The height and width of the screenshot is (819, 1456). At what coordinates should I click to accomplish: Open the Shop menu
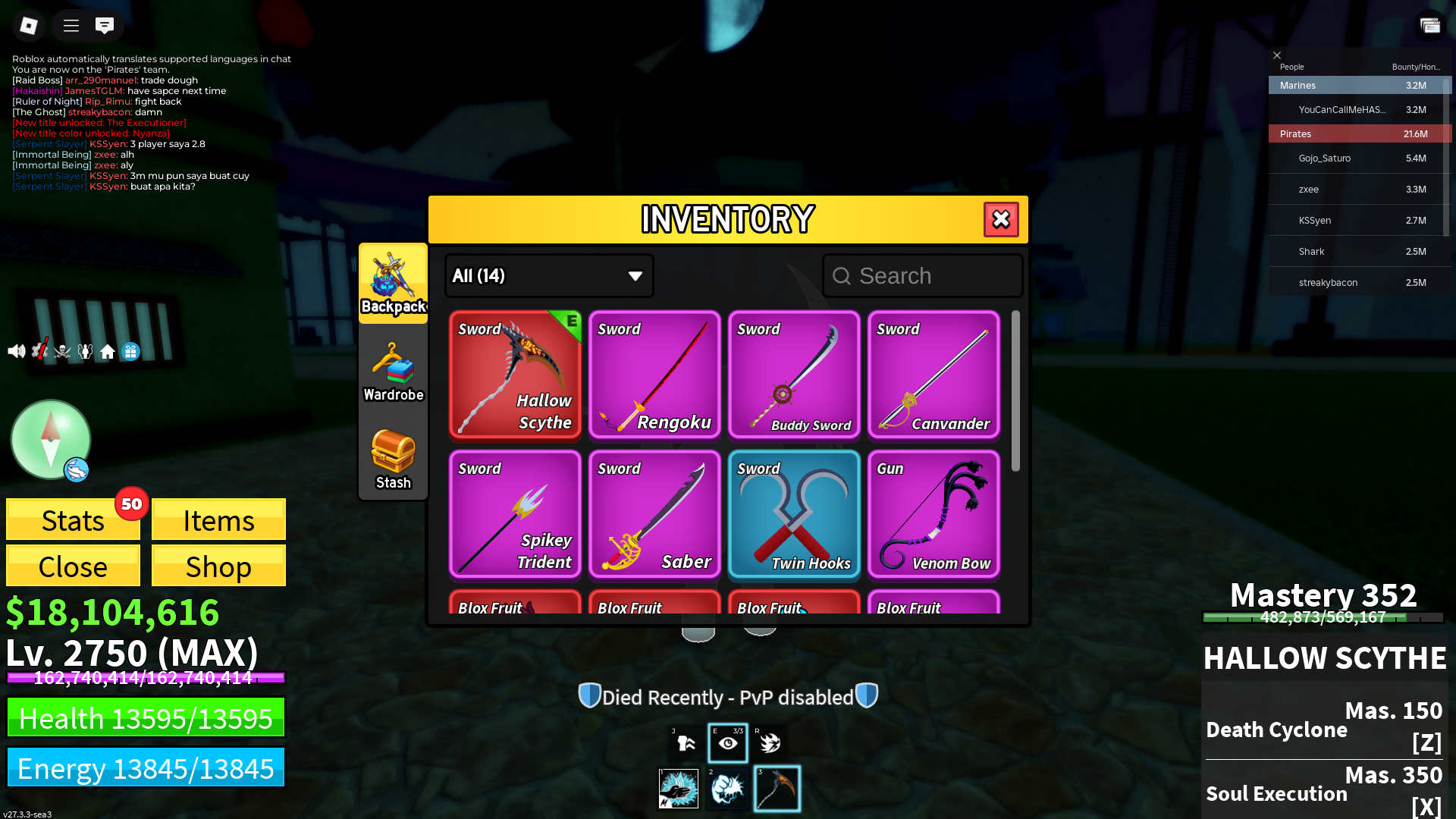tap(218, 566)
